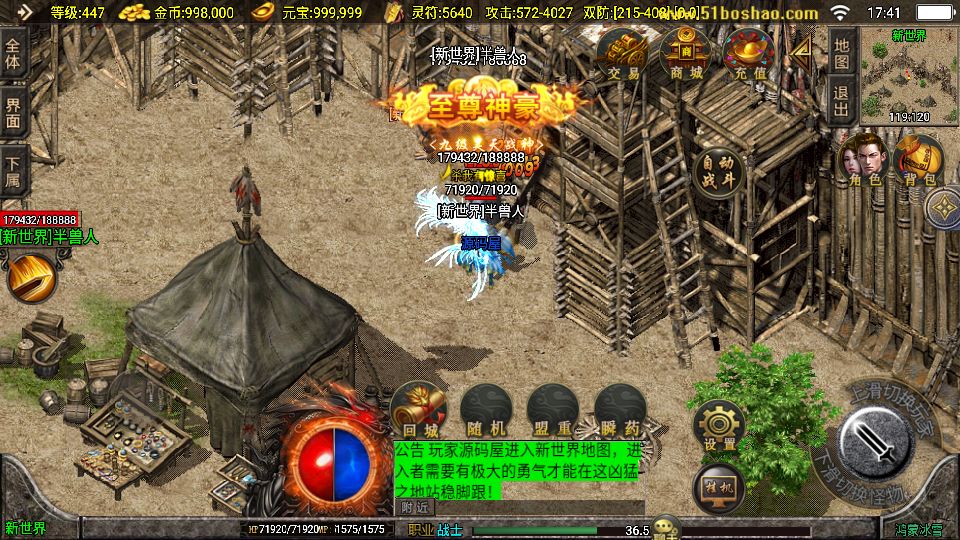Click the 退出 exit button
This screenshot has width=960, height=540.
coord(842,100)
